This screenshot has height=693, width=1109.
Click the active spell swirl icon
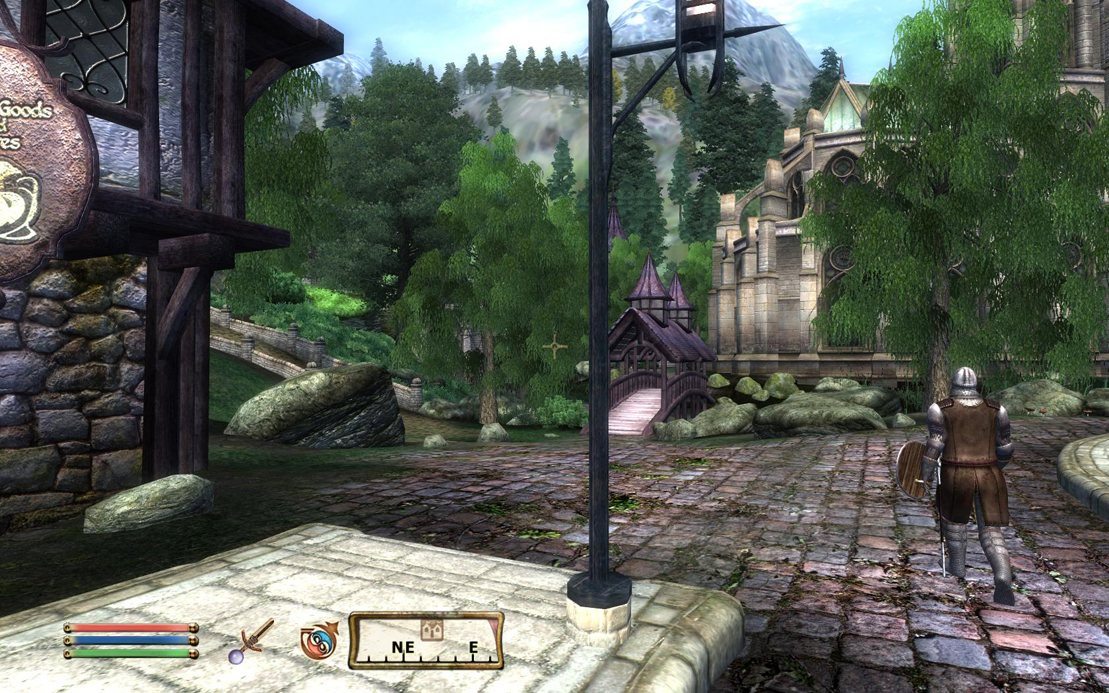point(318,641)
